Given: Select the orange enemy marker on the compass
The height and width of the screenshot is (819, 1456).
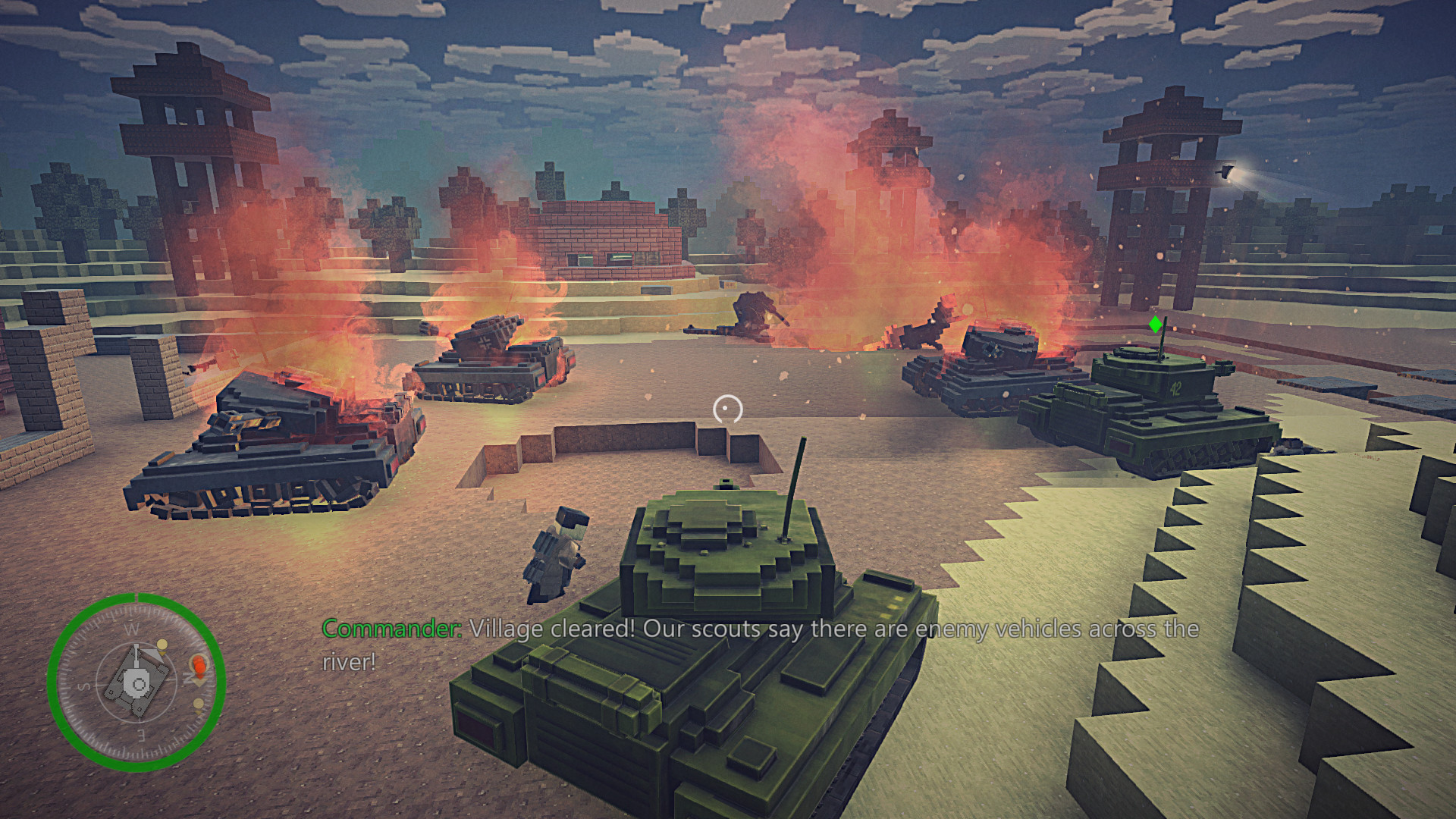Looking at the screenshot, I should [199, 667].
